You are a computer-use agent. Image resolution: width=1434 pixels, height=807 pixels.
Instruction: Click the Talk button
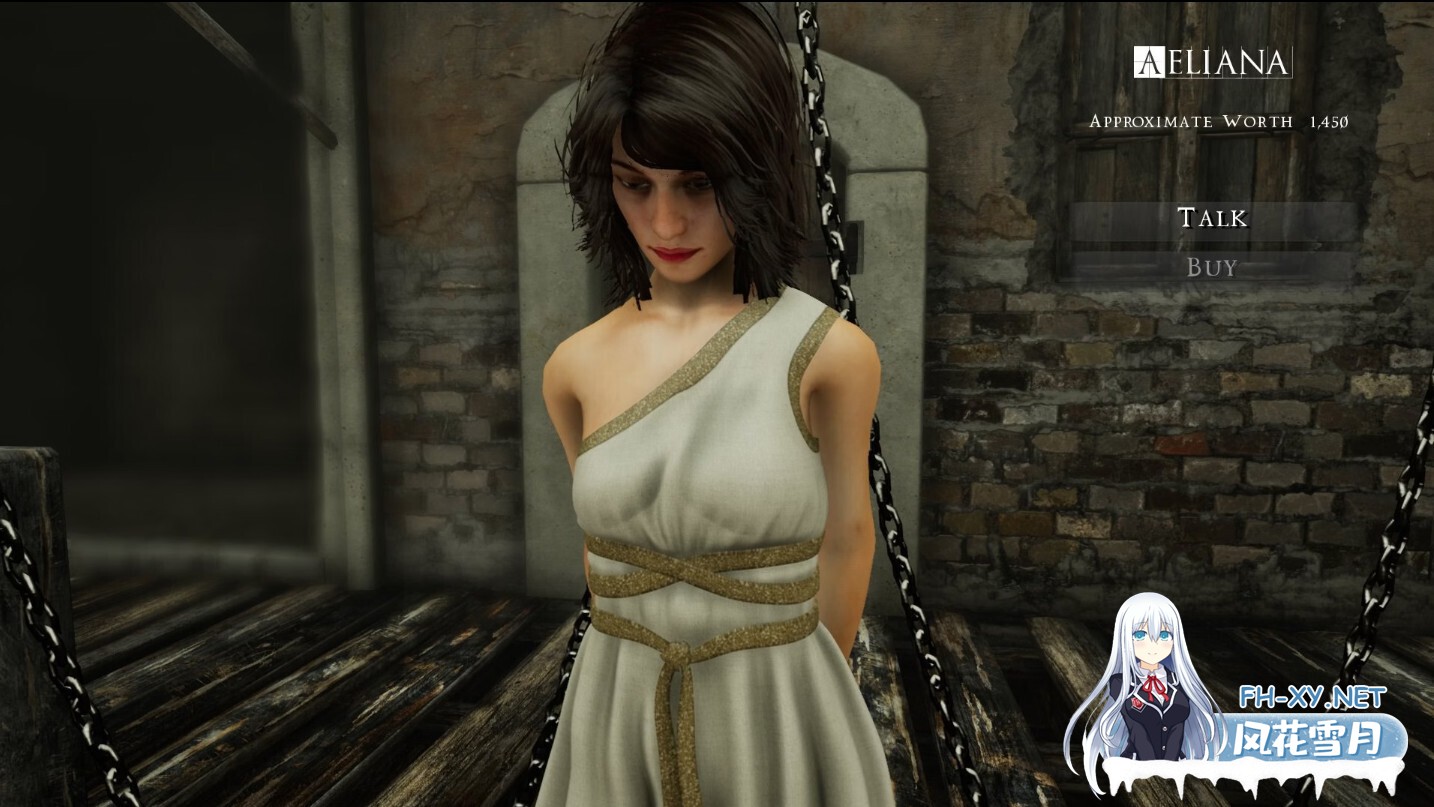point(1211,218)
